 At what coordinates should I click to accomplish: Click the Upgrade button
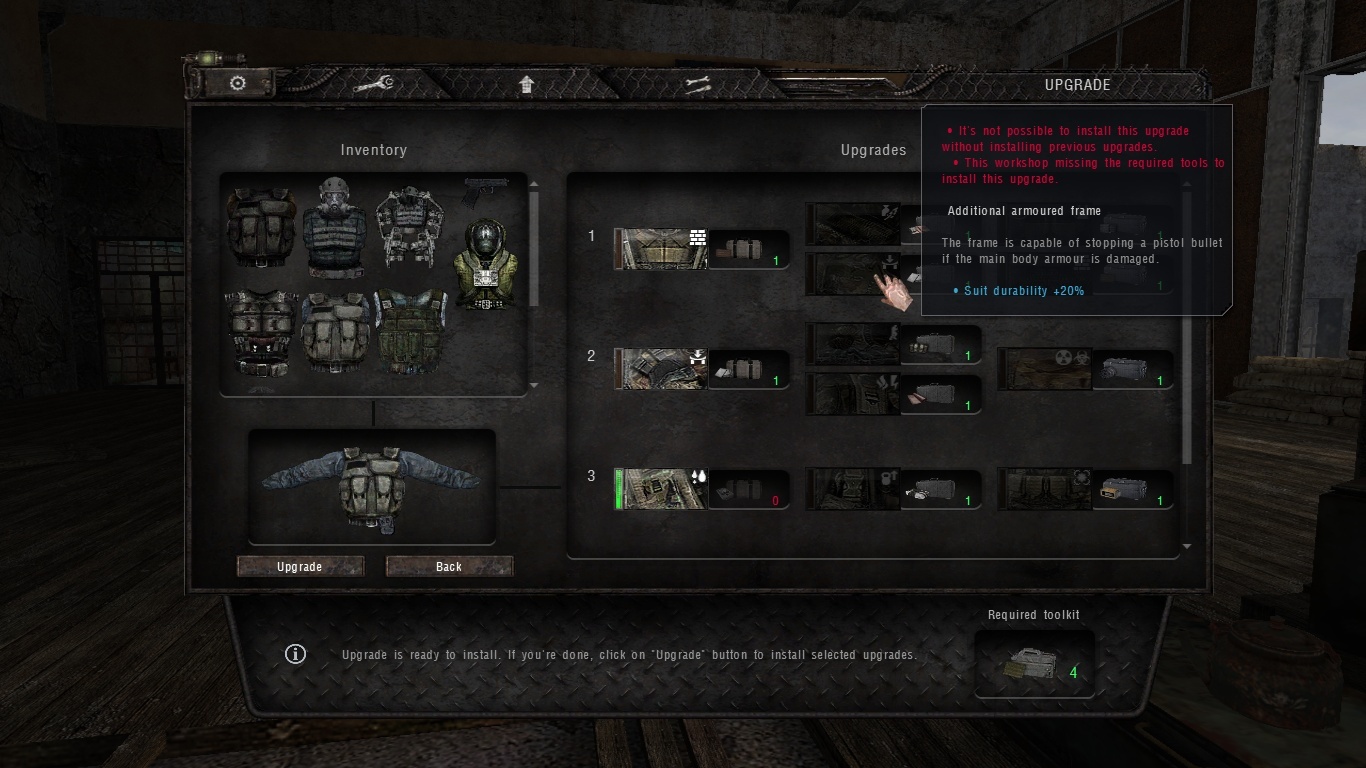[300, 567]
